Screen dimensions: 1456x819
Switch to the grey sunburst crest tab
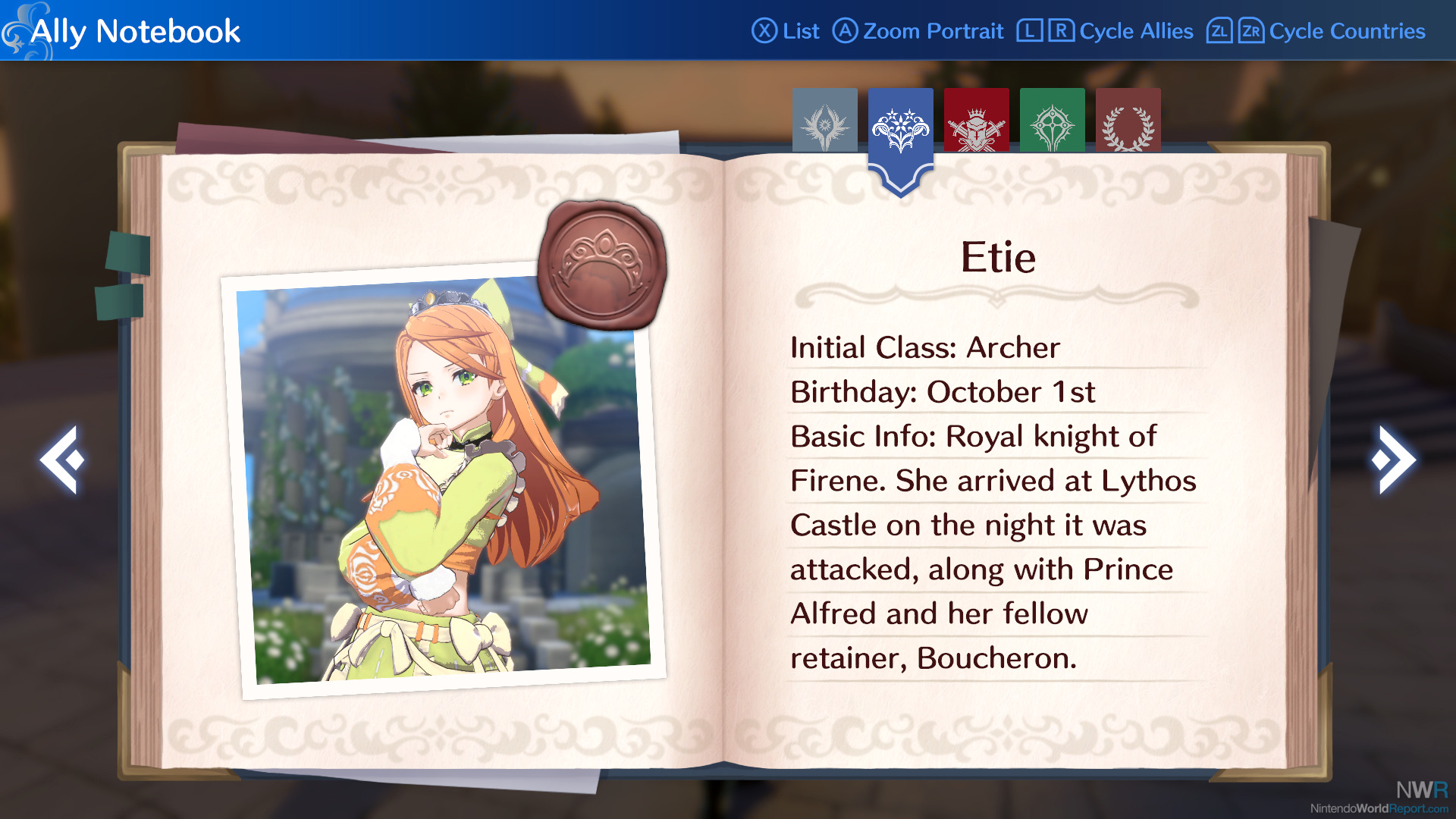(x=825, y=121)
